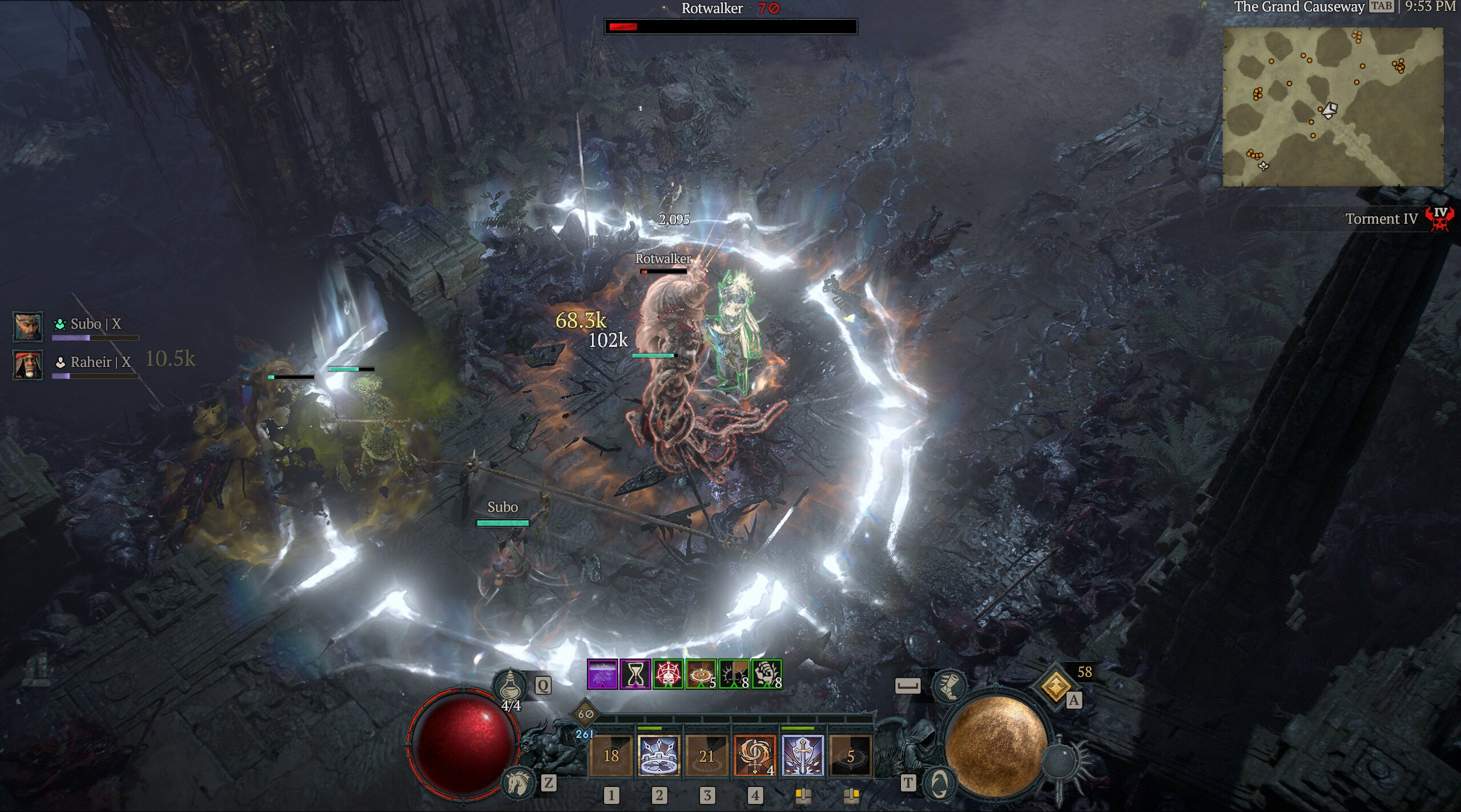Select Raheir's mercenary portrait
1461x812 pixels.
(27, 365)
